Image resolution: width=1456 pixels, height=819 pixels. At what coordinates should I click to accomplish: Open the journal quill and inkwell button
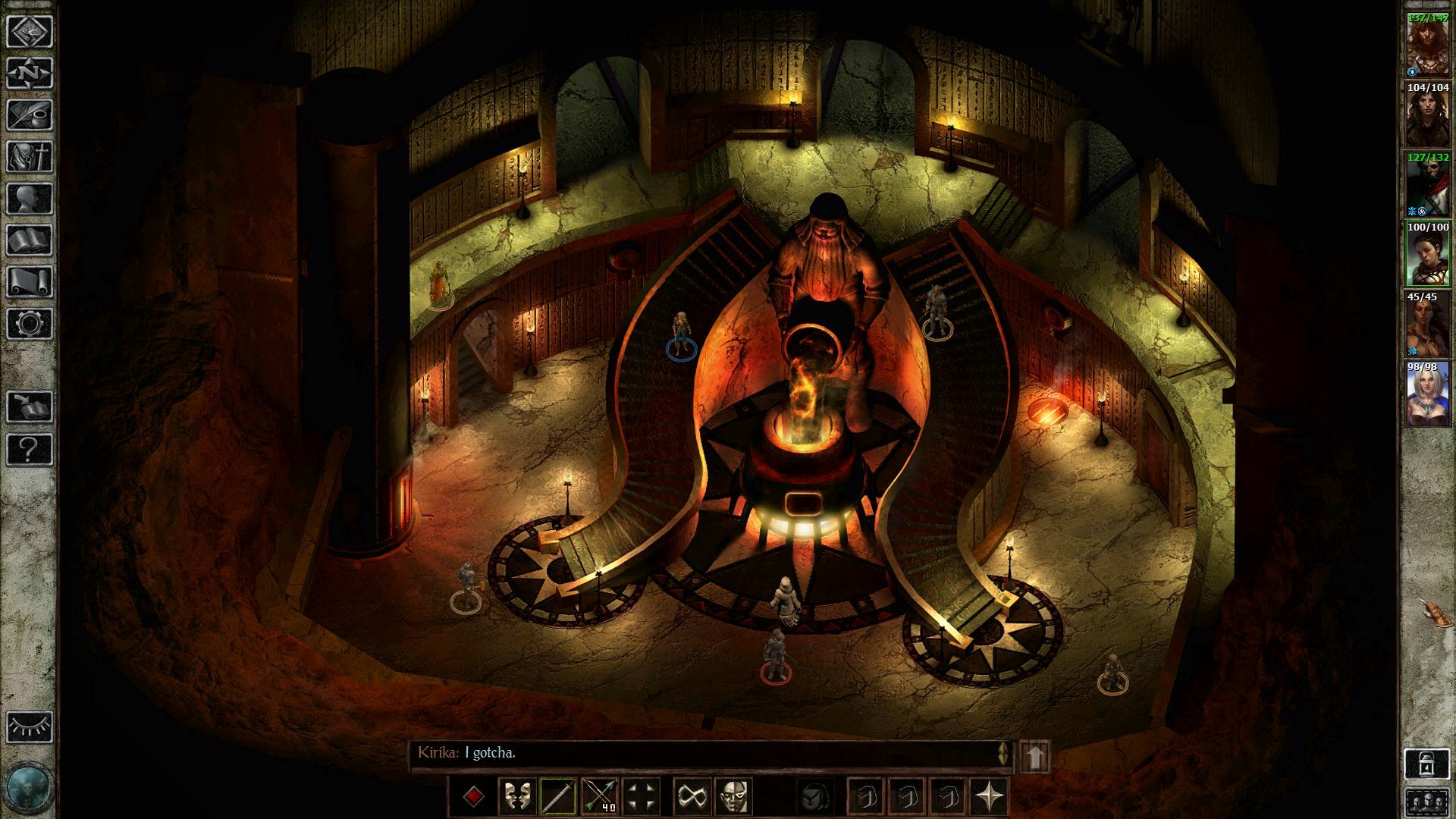pos(30,115)
